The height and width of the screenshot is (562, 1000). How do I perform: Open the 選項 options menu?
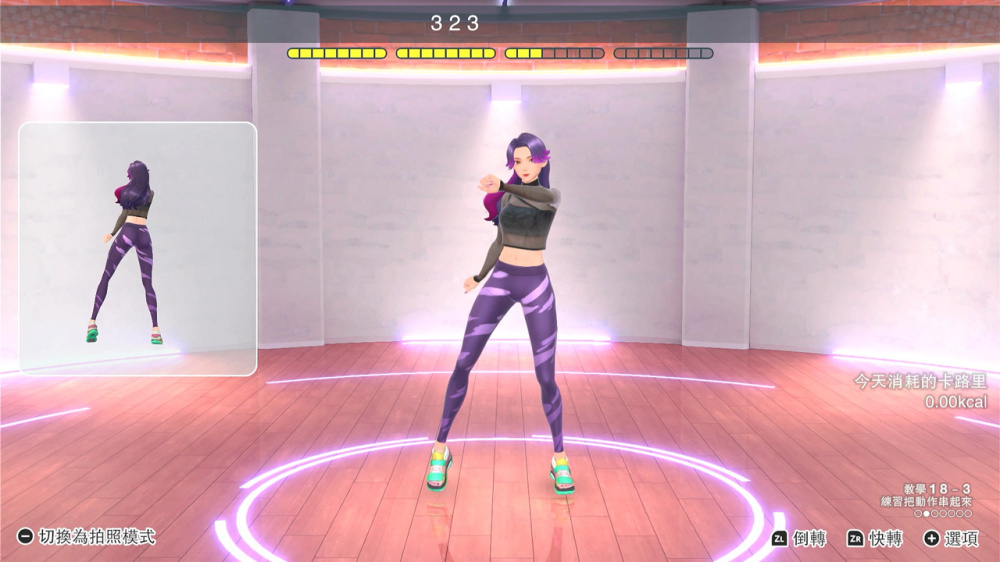click(951, 538)
